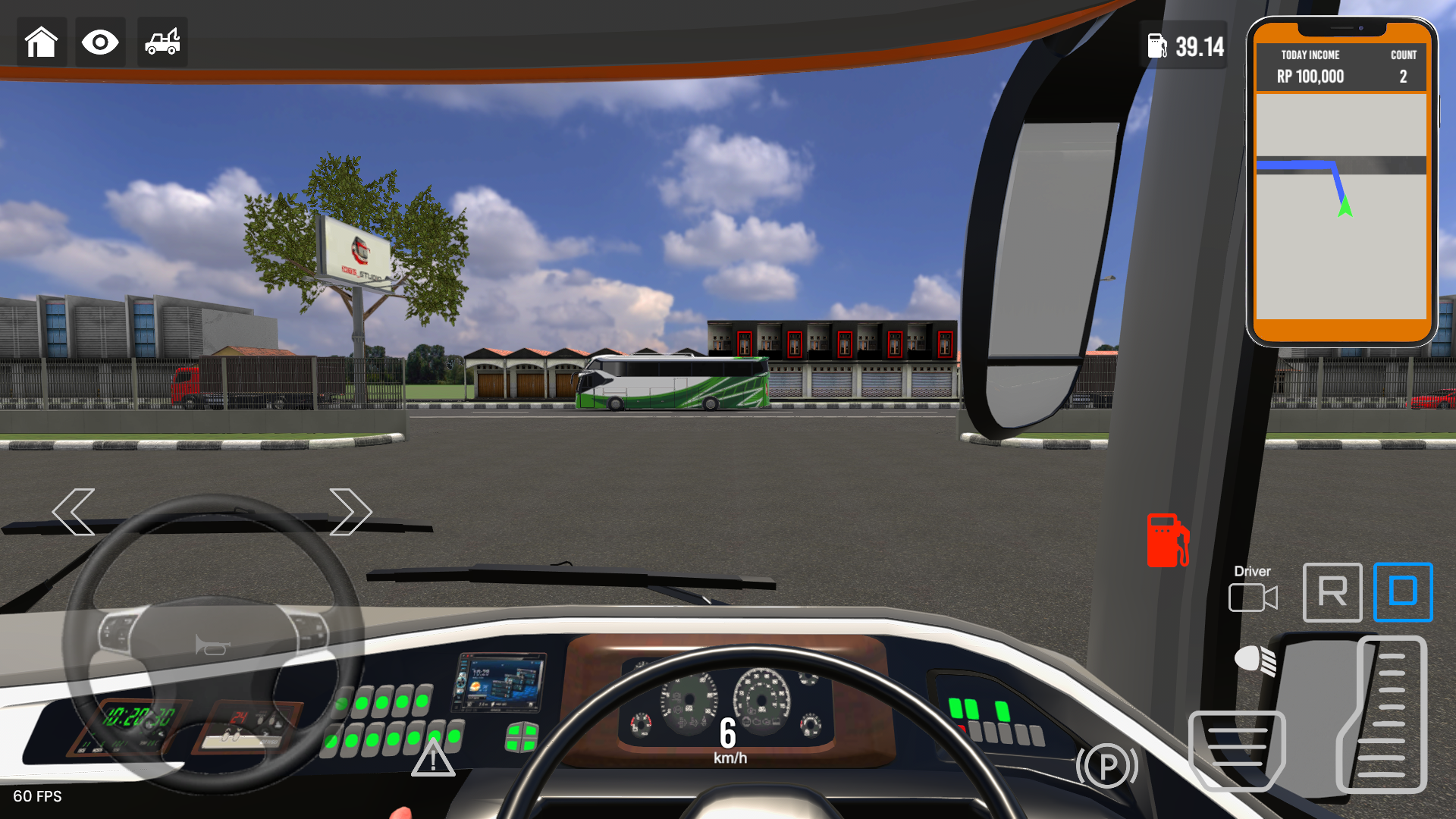This screenshot has width=1456, height=819.
Task: Select the Driver camera icon
Action: point(1253,596)
